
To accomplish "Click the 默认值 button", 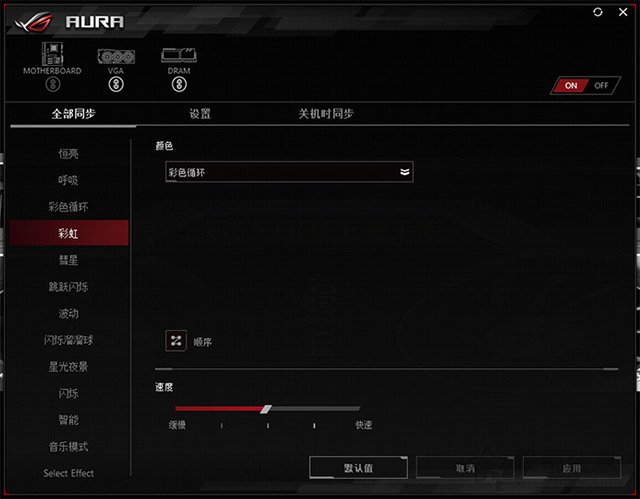I will coord(357,467).
